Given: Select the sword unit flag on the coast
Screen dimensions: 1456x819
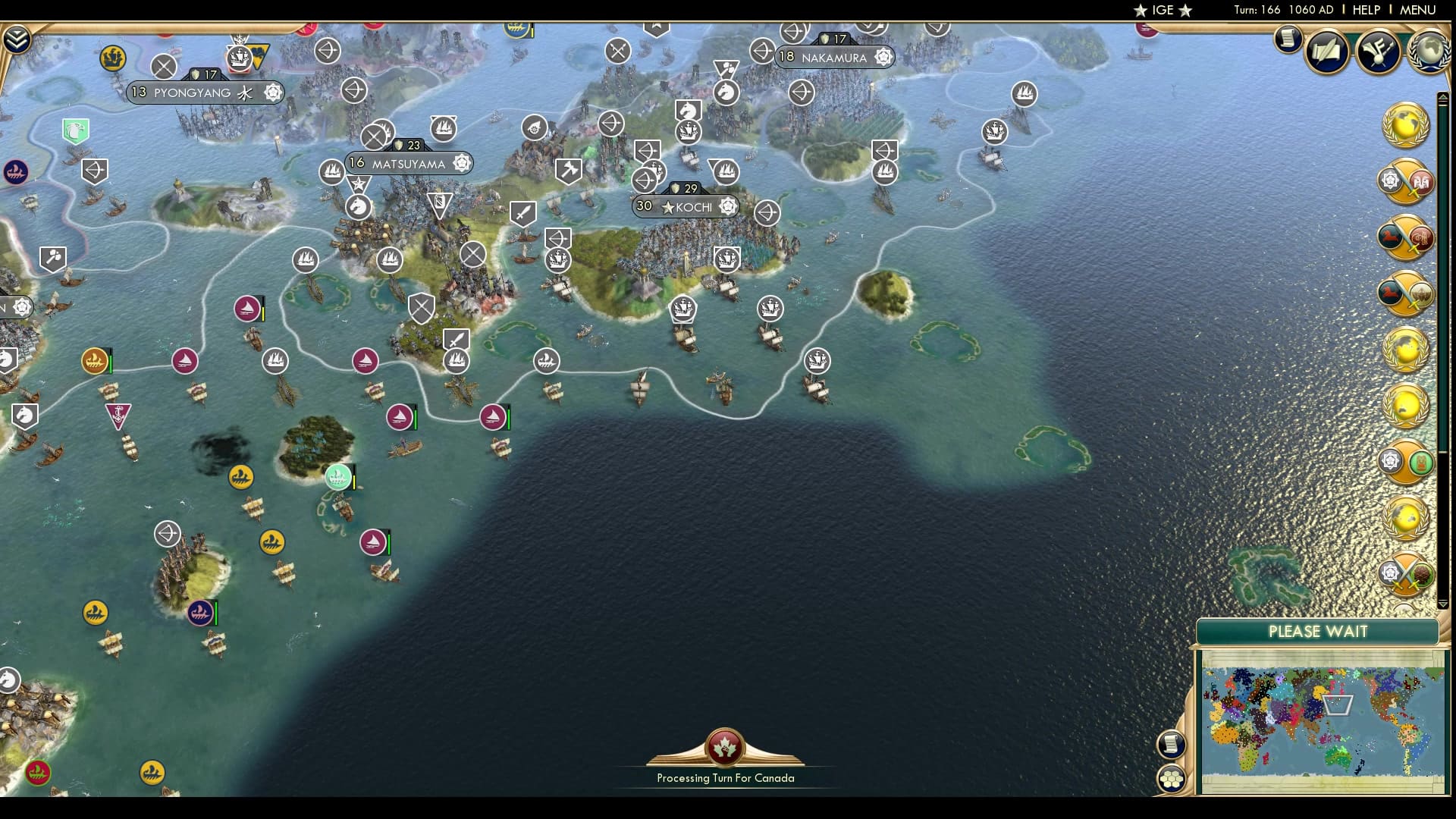Looking at the screenshot, I should [456, 339].
